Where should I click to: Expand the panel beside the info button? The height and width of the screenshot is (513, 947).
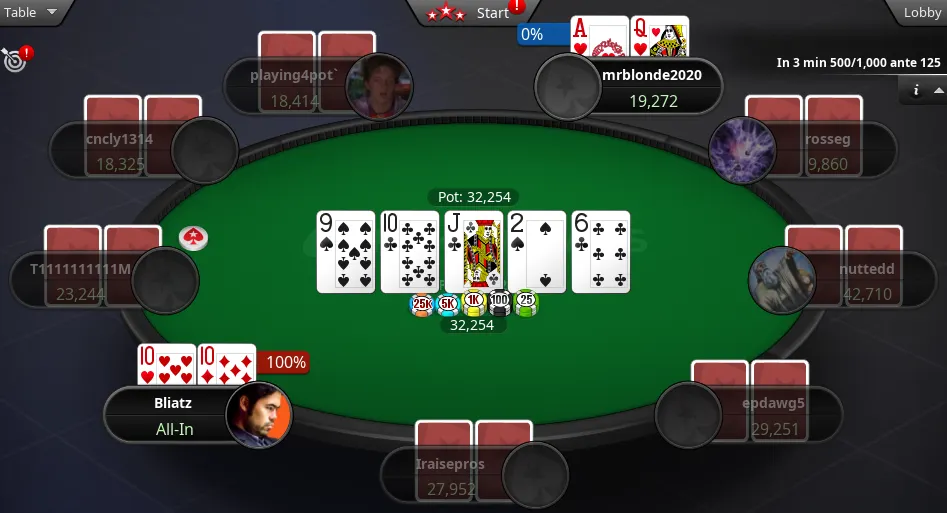point(937,91)
